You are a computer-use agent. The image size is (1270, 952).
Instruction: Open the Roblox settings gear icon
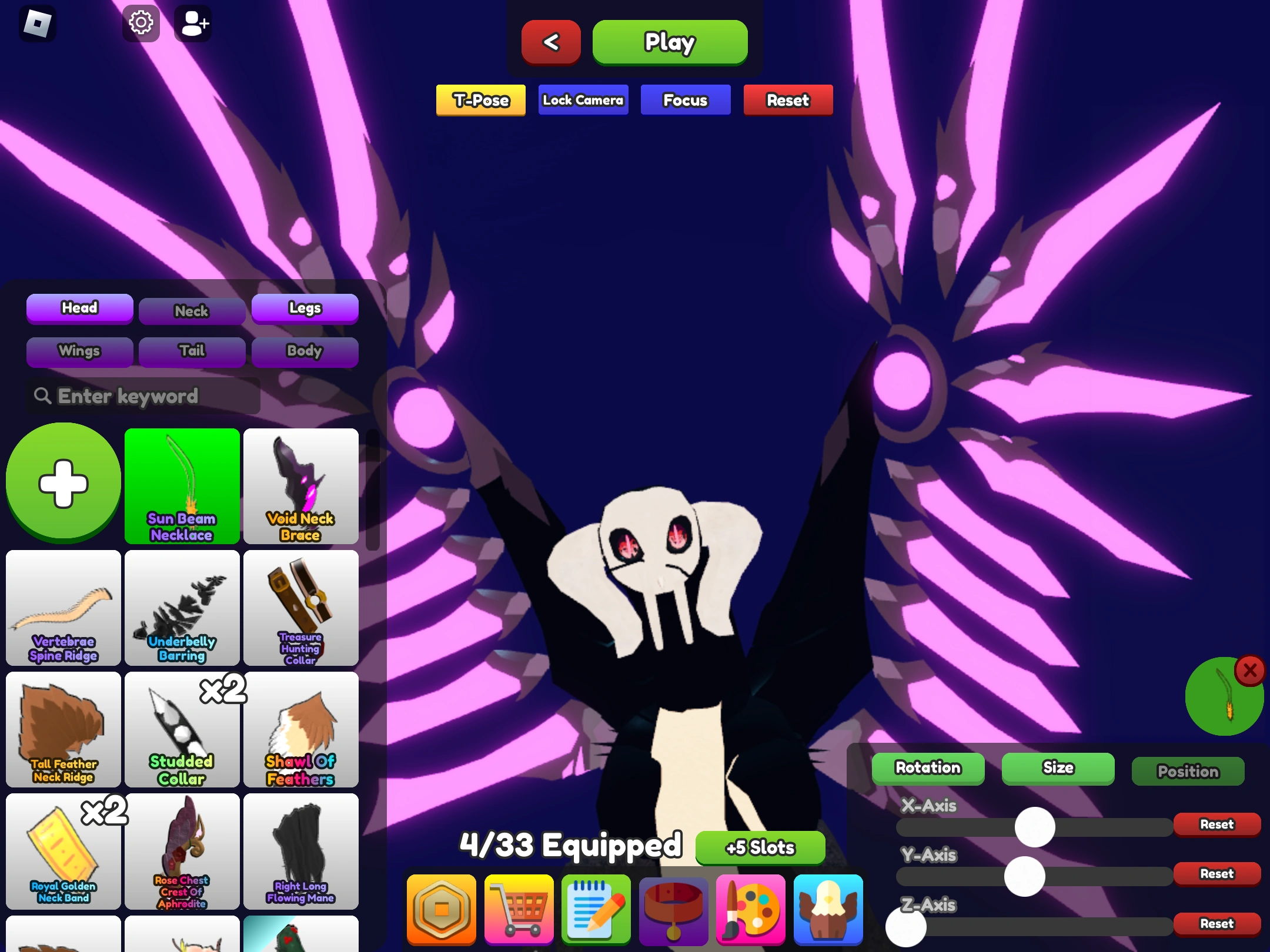point(141,22)
